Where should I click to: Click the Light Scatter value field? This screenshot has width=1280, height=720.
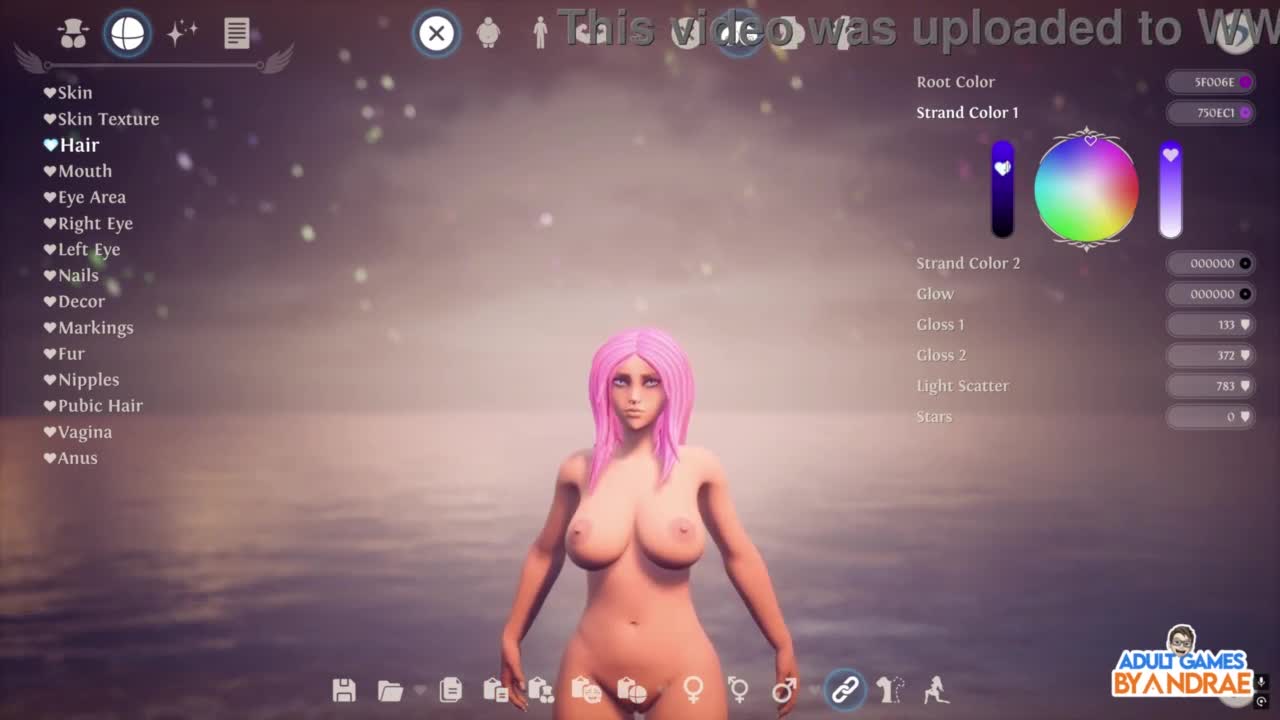point(1211,386)
